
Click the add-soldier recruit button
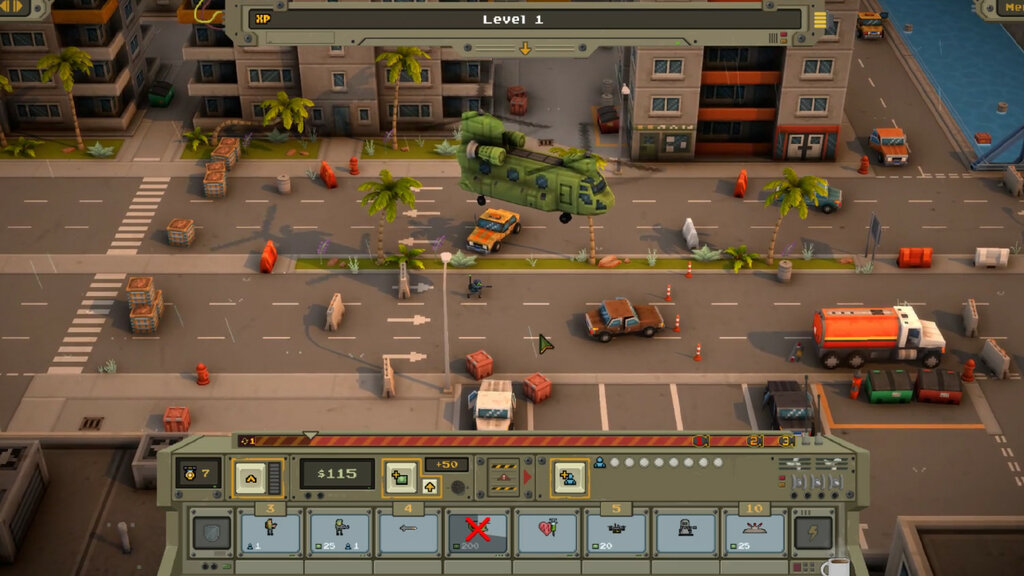570,477
